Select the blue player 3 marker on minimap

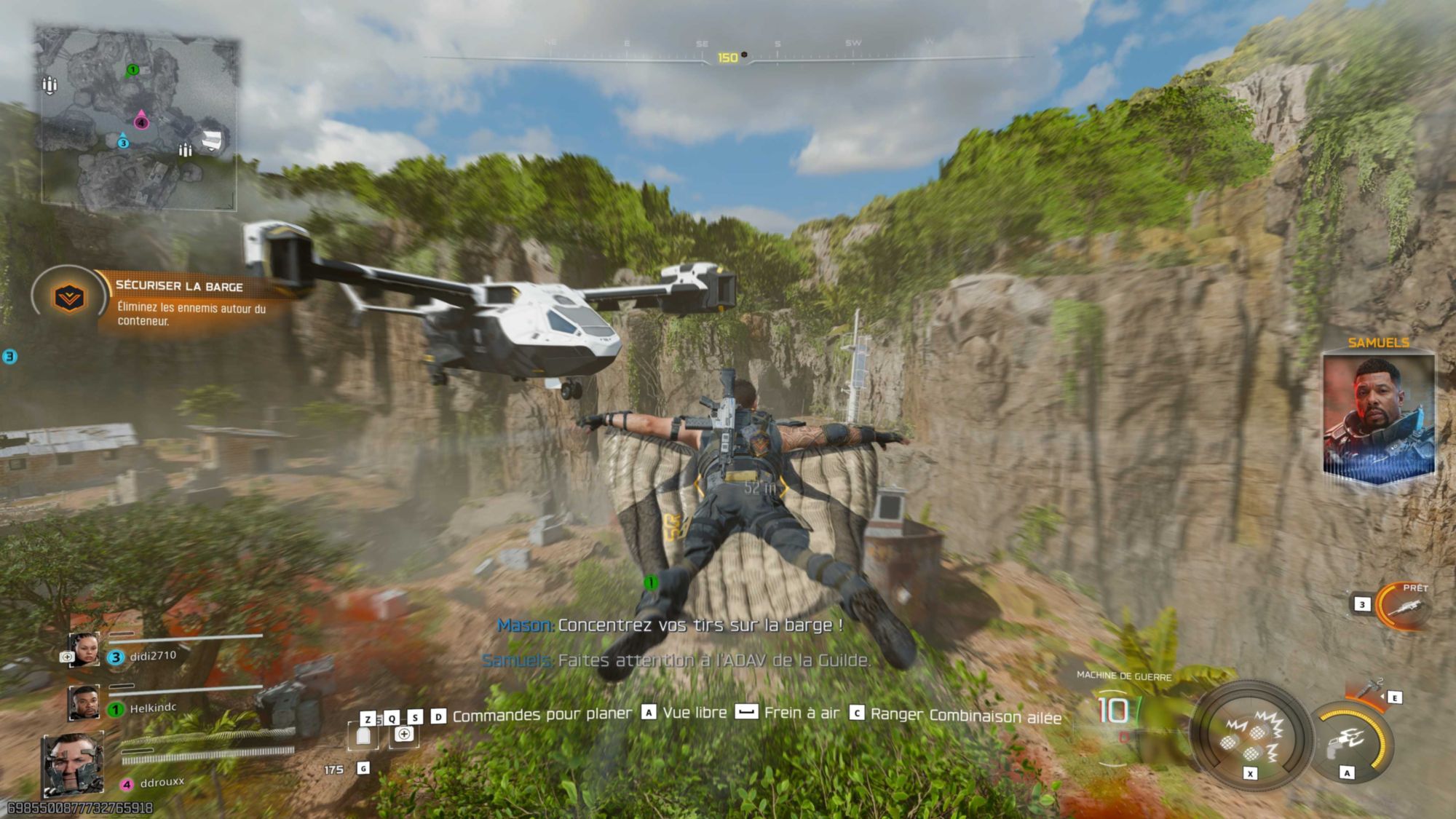point(123,142)
